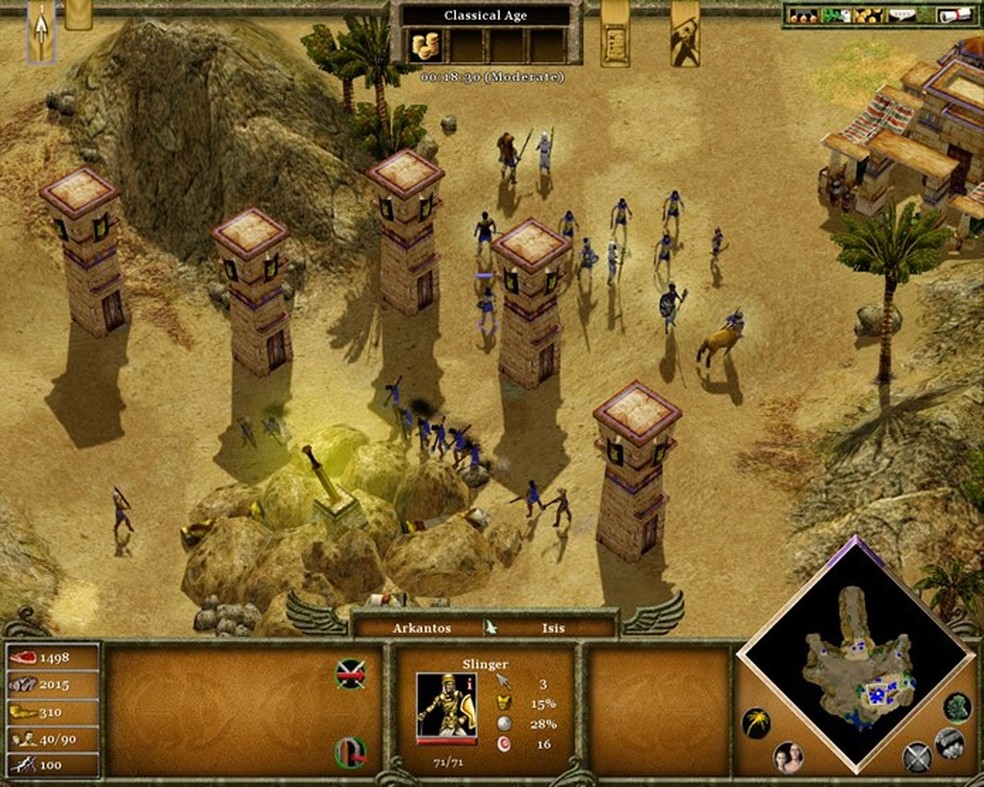The image size is (984, 787).
Task: Toggle the green tree minimap button
Action: [x=956, y=706]
